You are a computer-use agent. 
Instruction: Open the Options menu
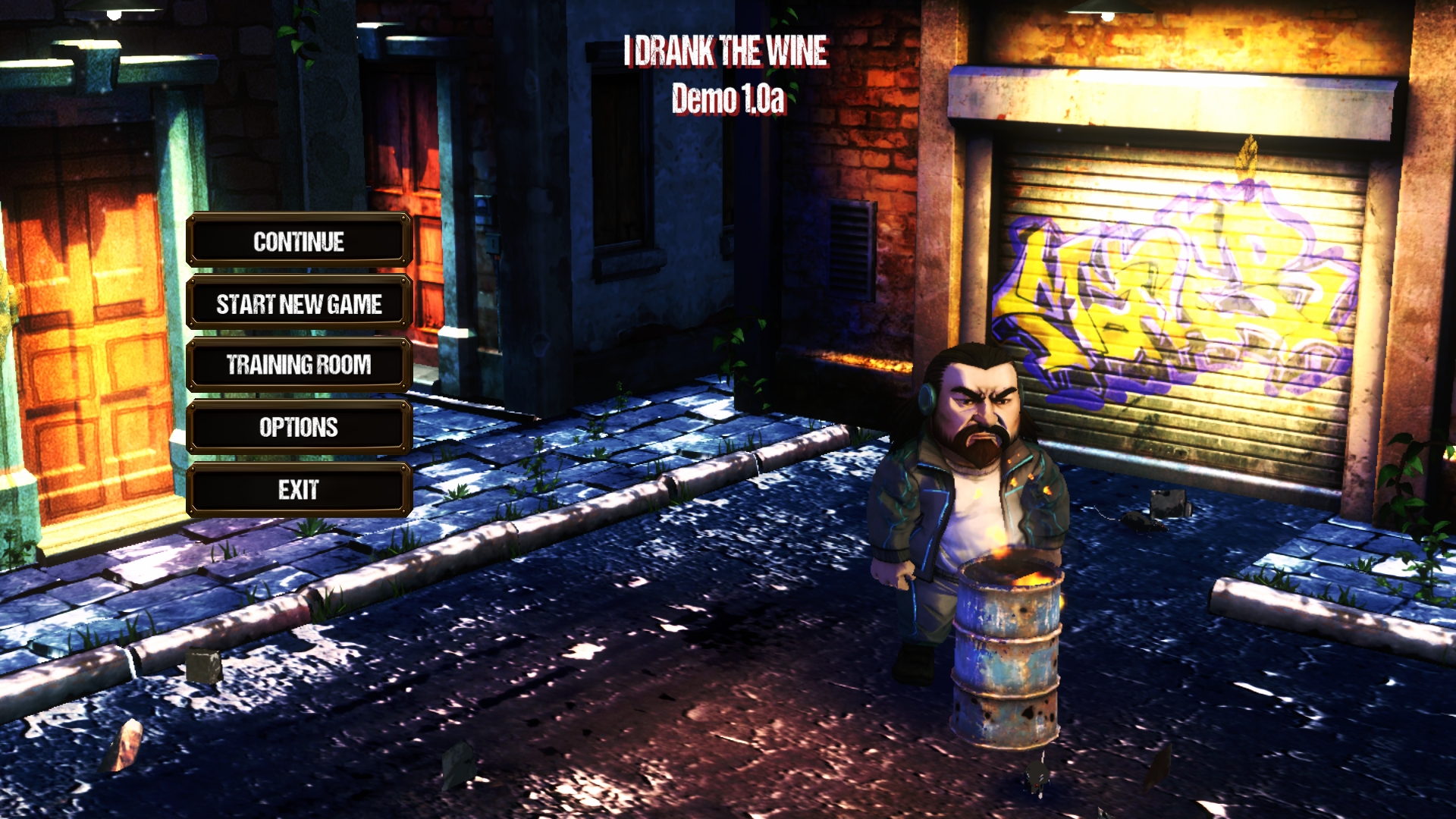(x=299, y=428)
